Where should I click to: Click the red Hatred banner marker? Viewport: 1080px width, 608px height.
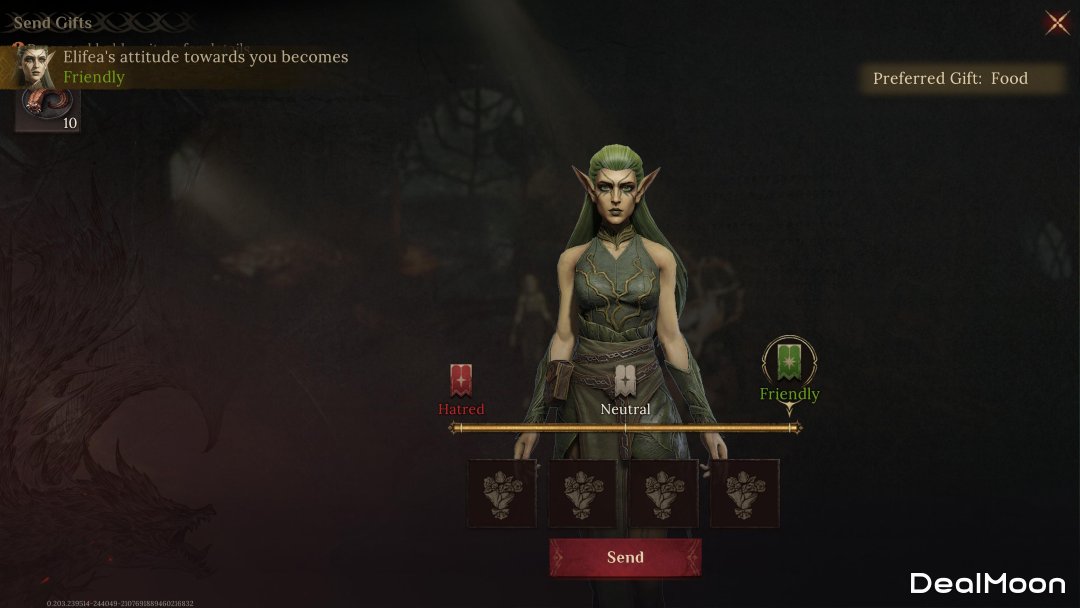(x=461, y=381)
